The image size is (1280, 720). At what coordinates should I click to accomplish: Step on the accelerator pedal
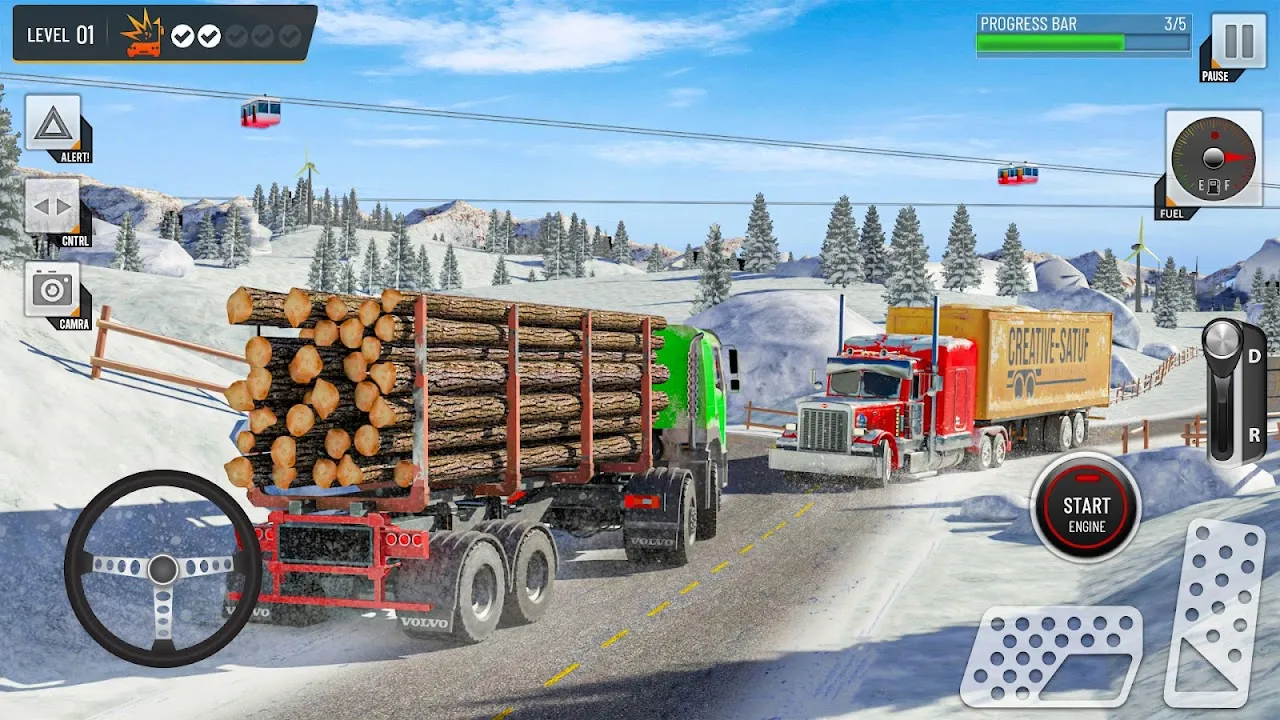[x=1214, y=612]
